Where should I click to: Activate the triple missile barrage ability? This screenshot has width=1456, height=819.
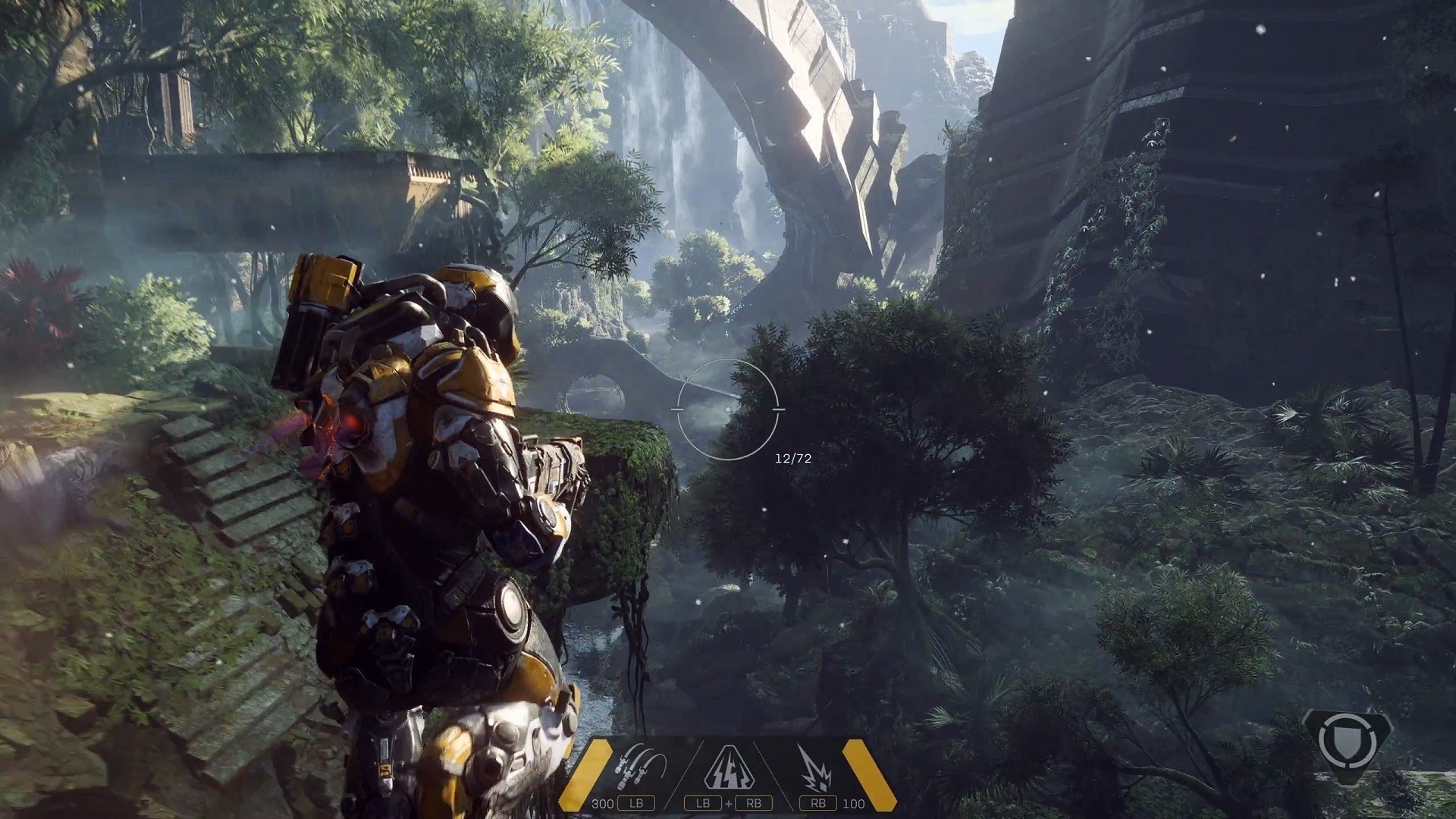[642, 768]
